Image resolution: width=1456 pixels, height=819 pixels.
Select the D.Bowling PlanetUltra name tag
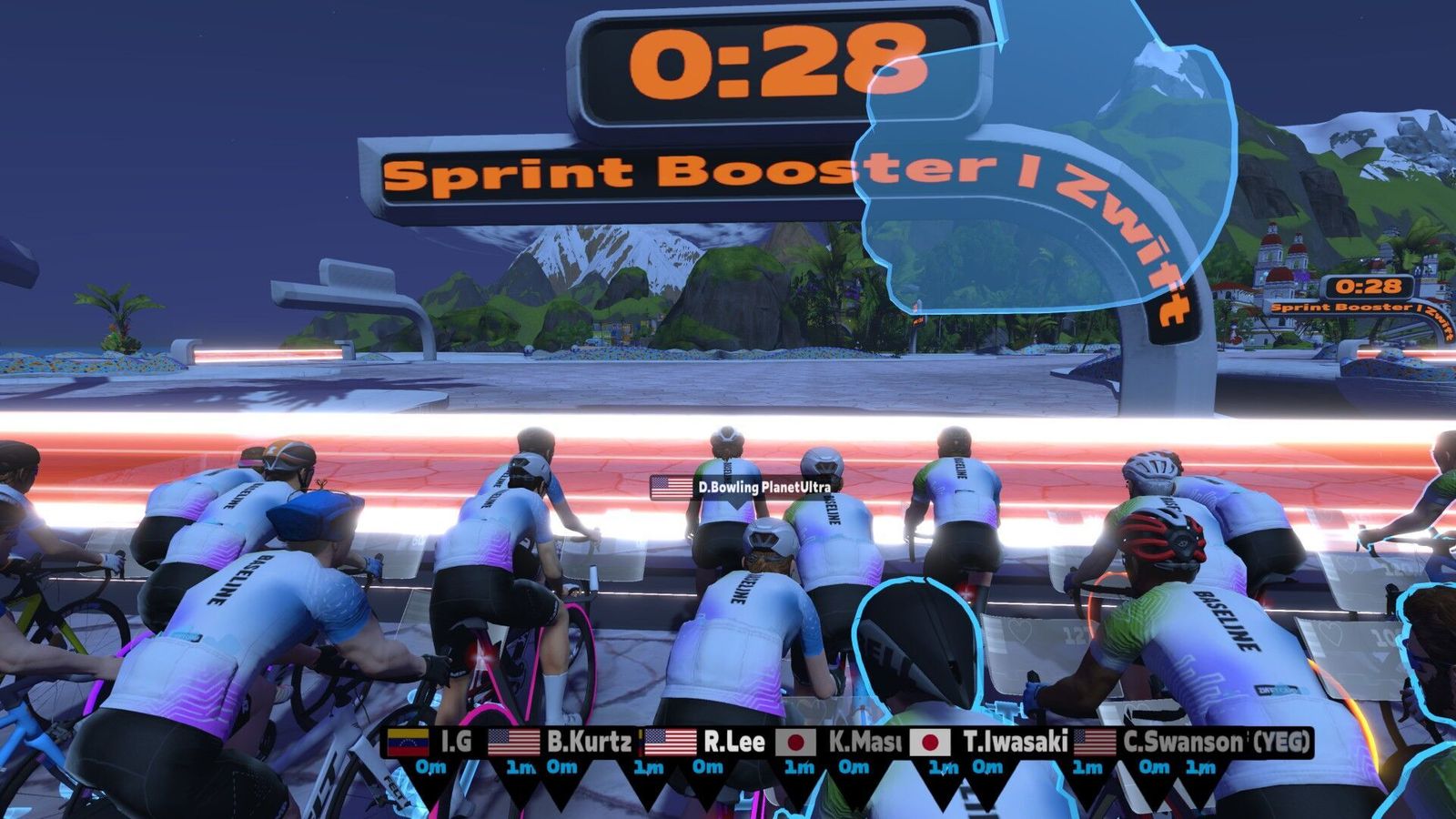742,487
